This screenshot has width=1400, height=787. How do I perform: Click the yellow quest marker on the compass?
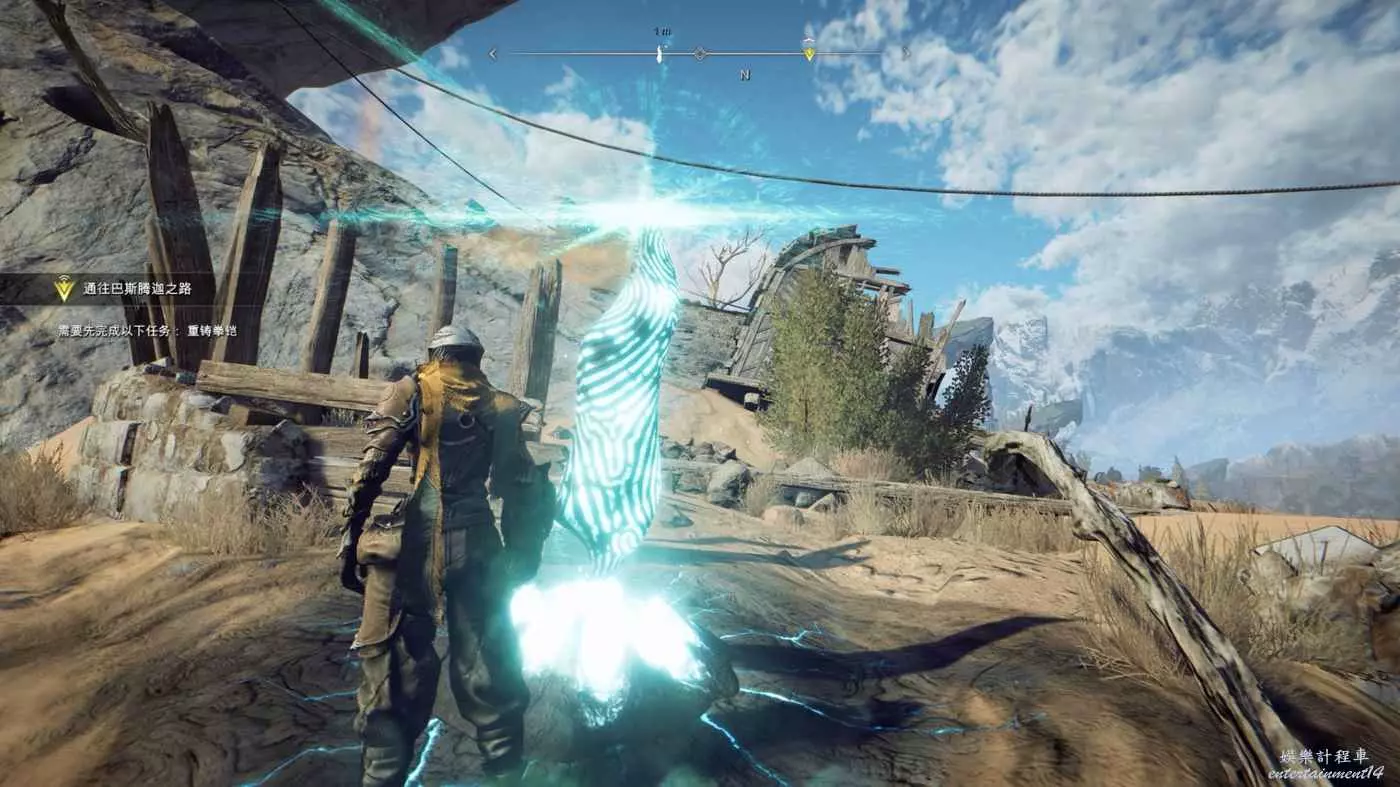point(809,53)
